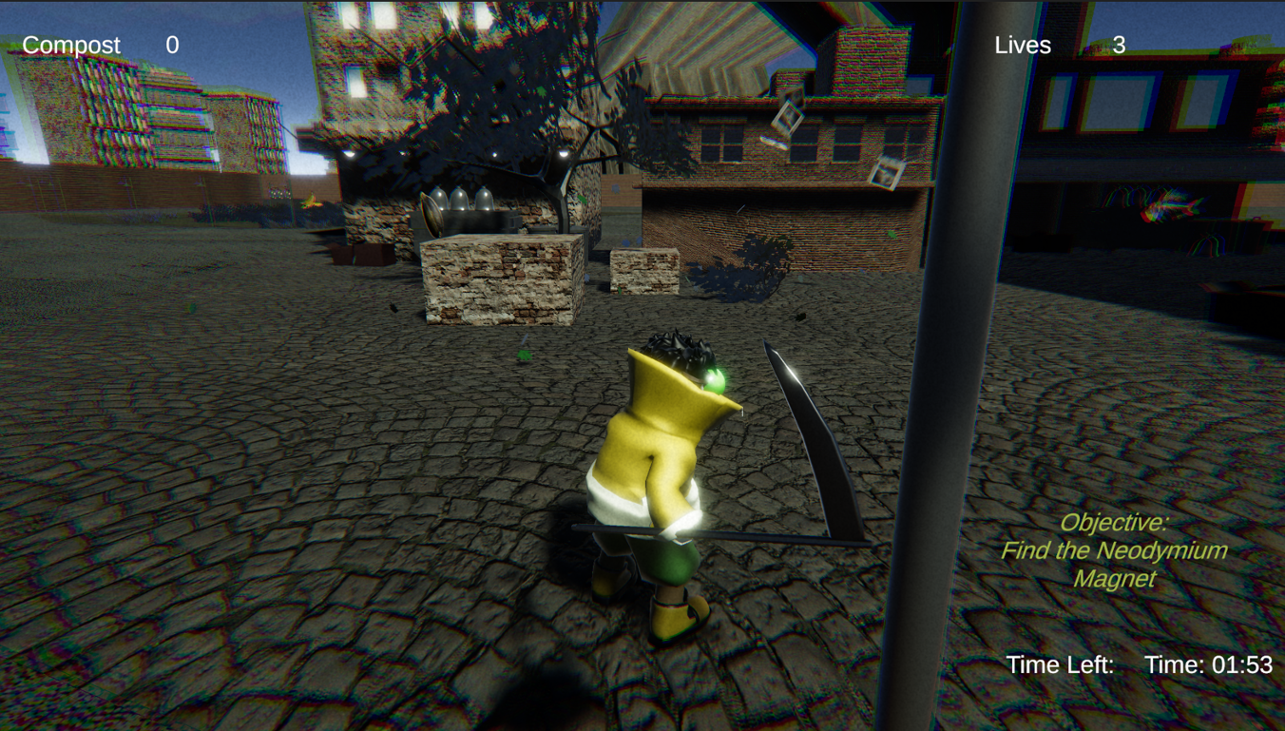
Task: Select the Lives count showing 3
Action: [1119, 44]
